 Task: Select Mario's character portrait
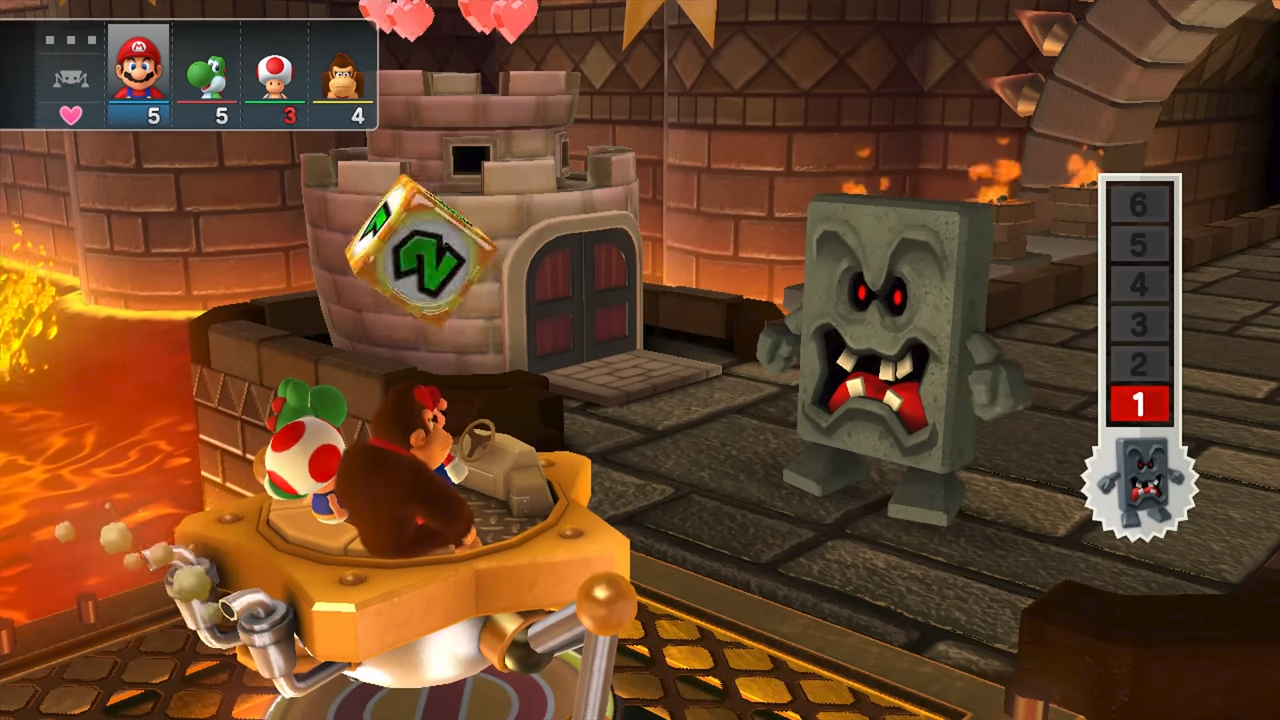coord(138,70)
